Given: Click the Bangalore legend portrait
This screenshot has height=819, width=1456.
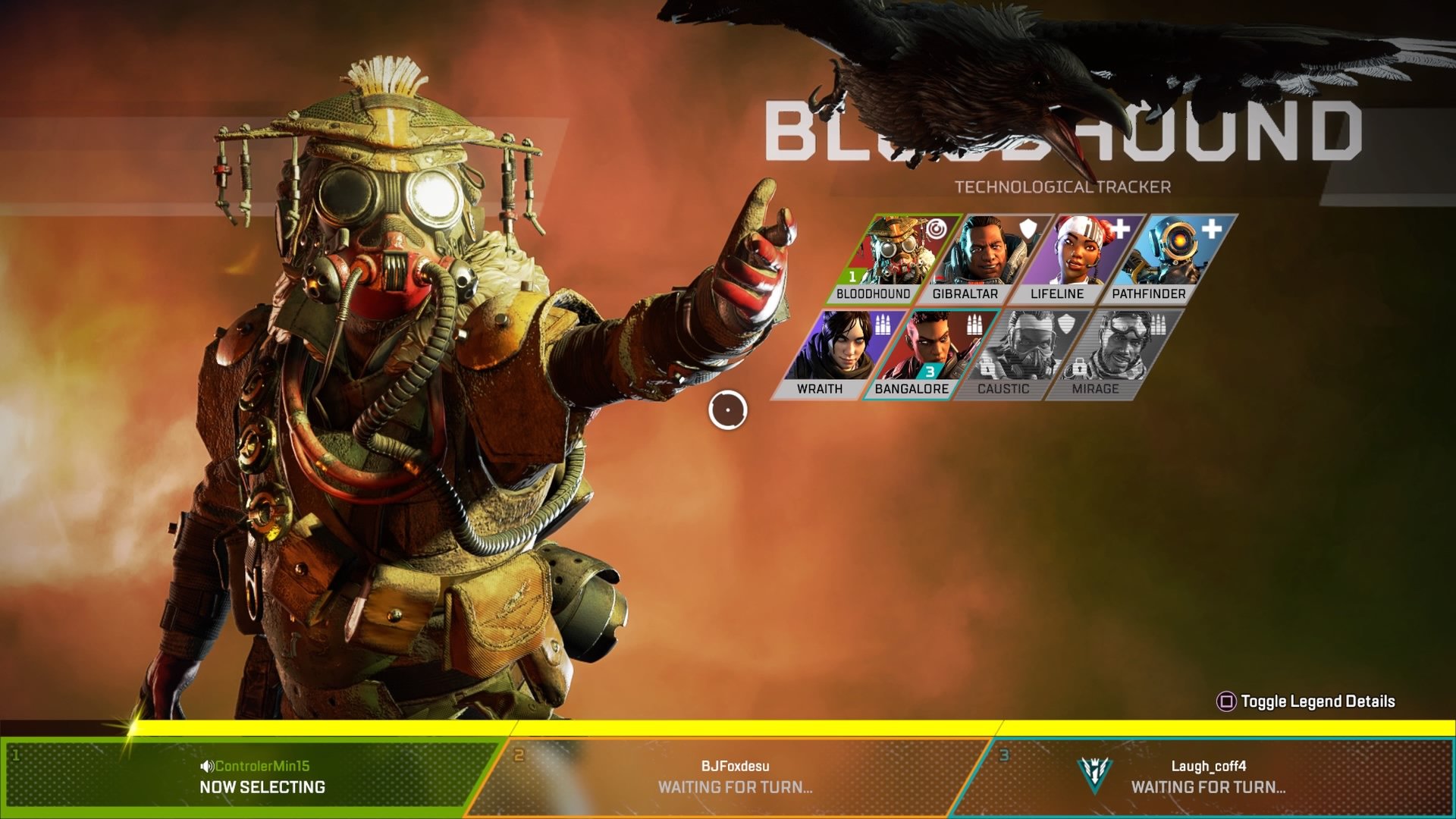Looking at the screenshot, I should tap(927, 354).
